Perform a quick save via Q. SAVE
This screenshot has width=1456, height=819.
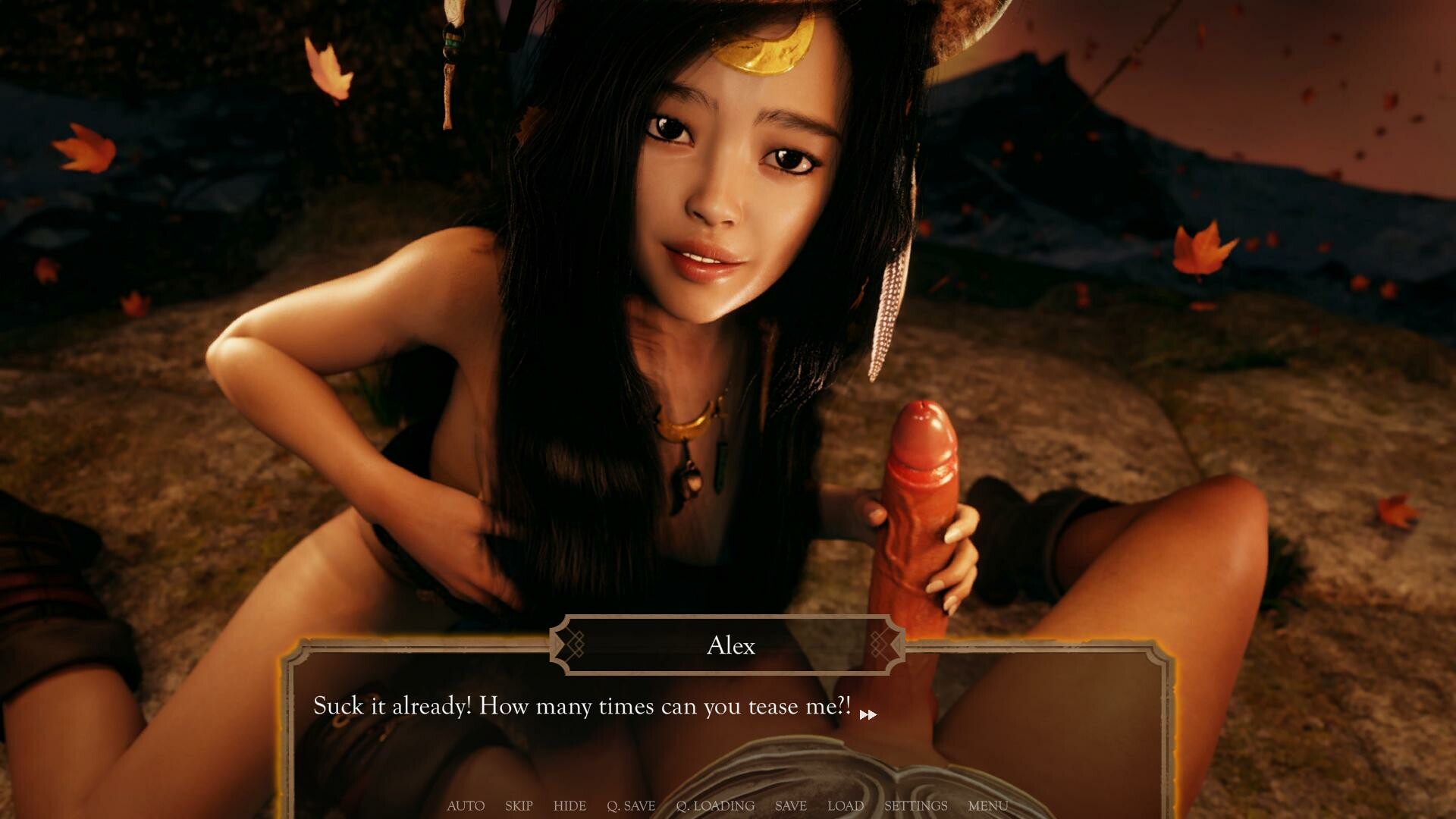click(631, 806)
